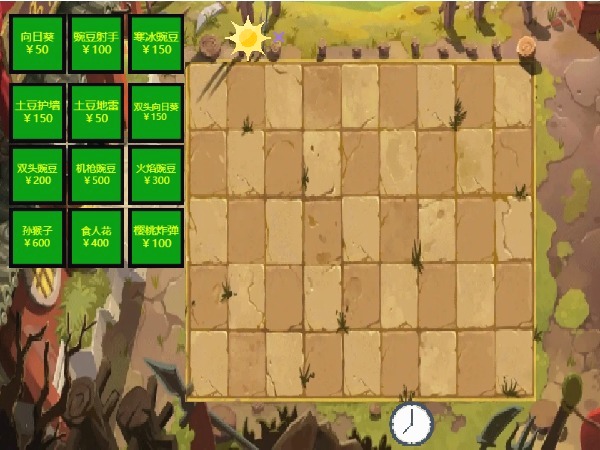Click the clock icon below the grid
The height and width of the screenshot is (450, 600).
coord(410,423)
